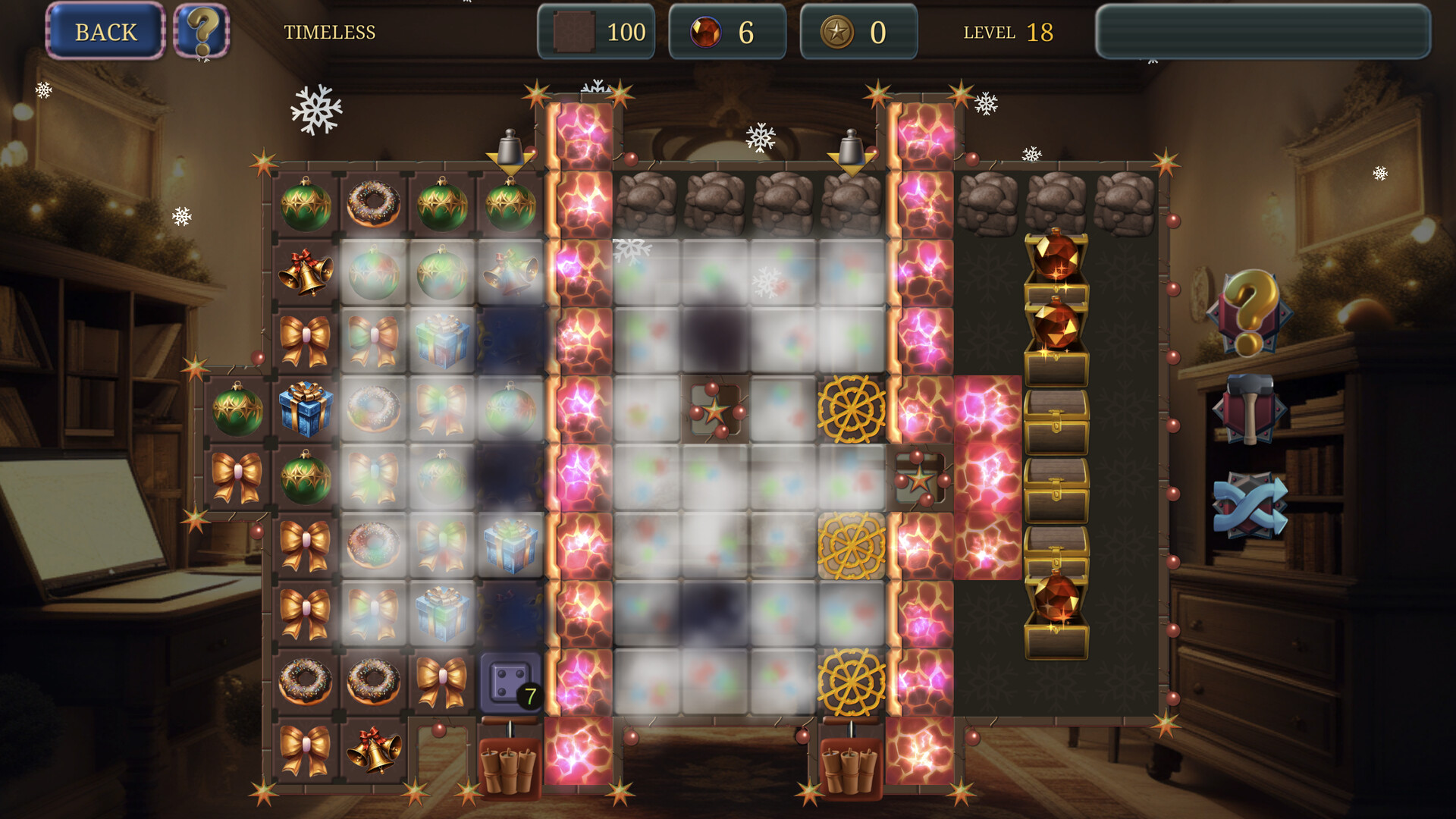Image resolution: width=1456 pixels, height=819 pixels.
Task: Open the help question mark next to Back
Action: pos(202,32)
